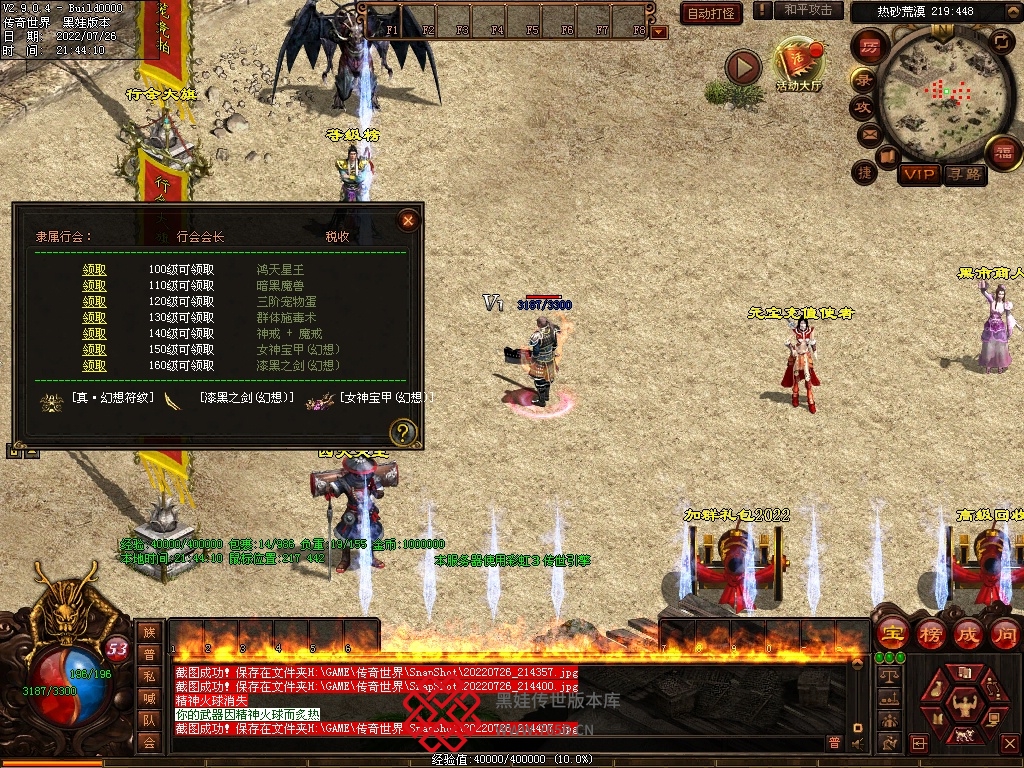Switch the 和平攻击 attack mode
The width and height of the screenshot is (1024, 768).
click(807, 10)
